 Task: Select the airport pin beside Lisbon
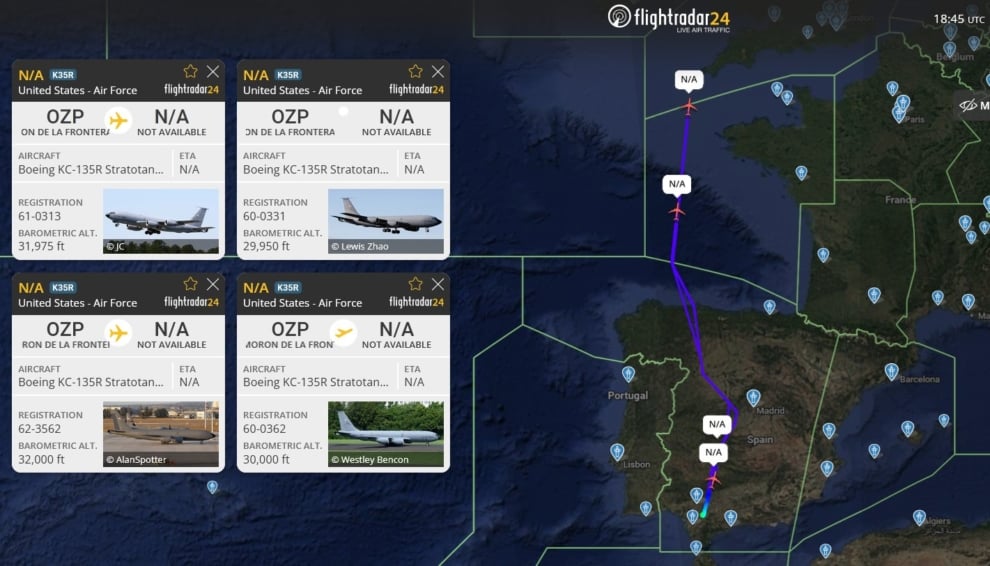[617, 451]
